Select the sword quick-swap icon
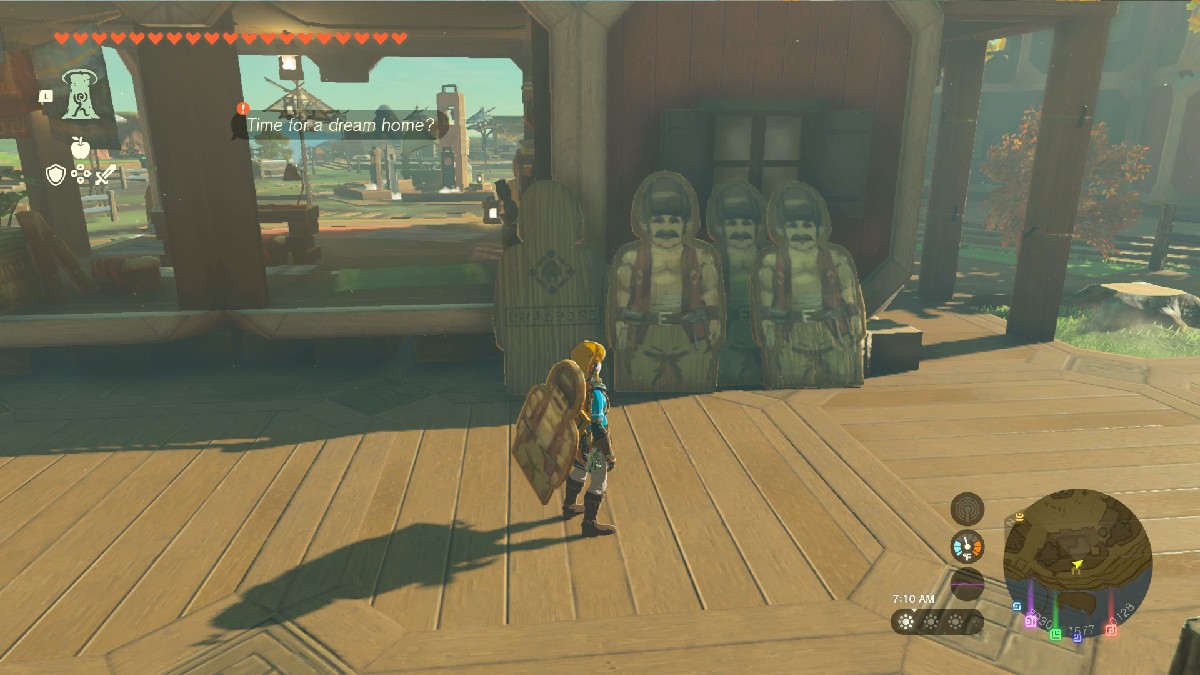1200x675 pixels. (106, 176)
